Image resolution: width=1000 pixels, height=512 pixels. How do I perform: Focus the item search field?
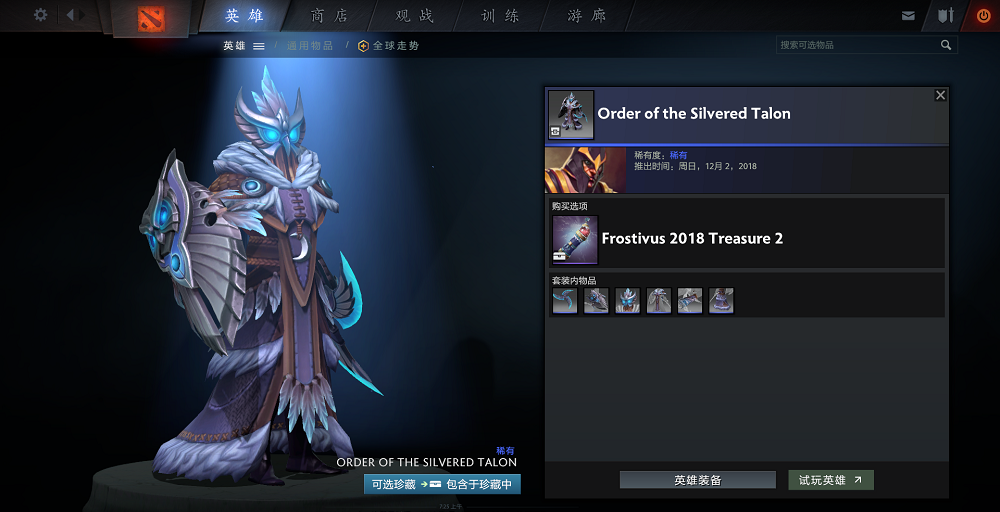tap(858, 45)
